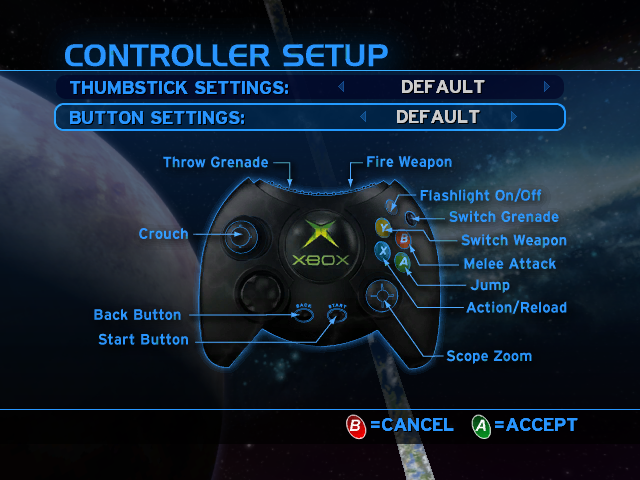Viewport: 640px width, 480px height.
Task: Click the right arrow for Thumbstick Settings
Action: 547,87
